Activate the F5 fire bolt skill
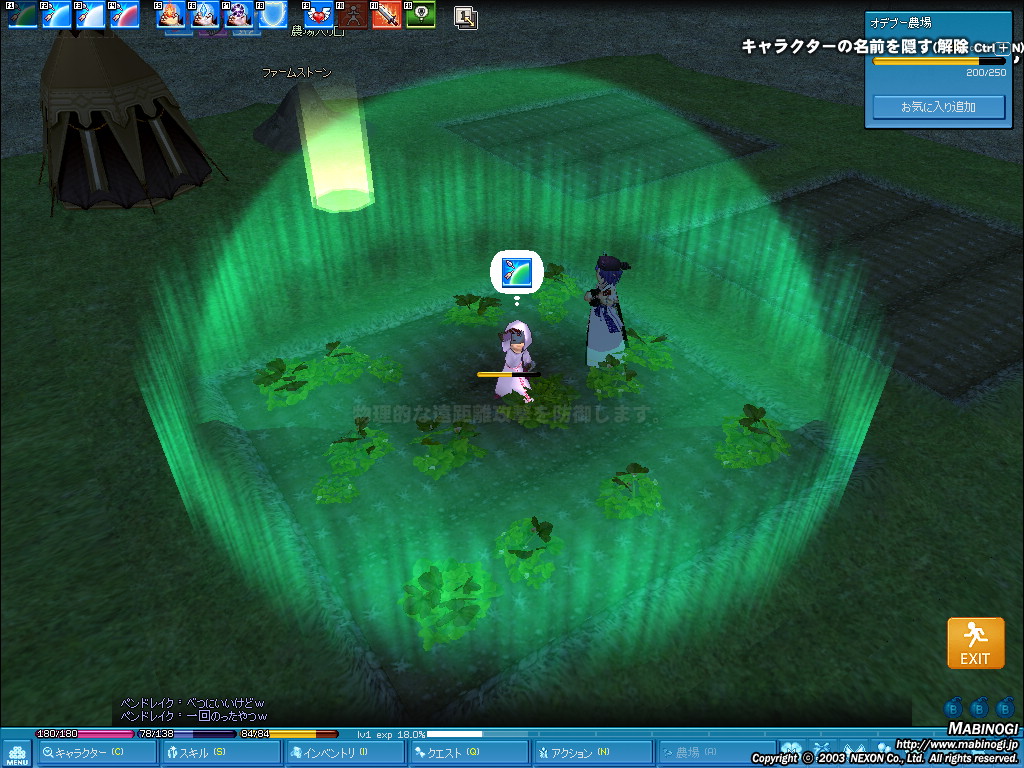Screen dimensions: 1024x768 click(172, 15)
